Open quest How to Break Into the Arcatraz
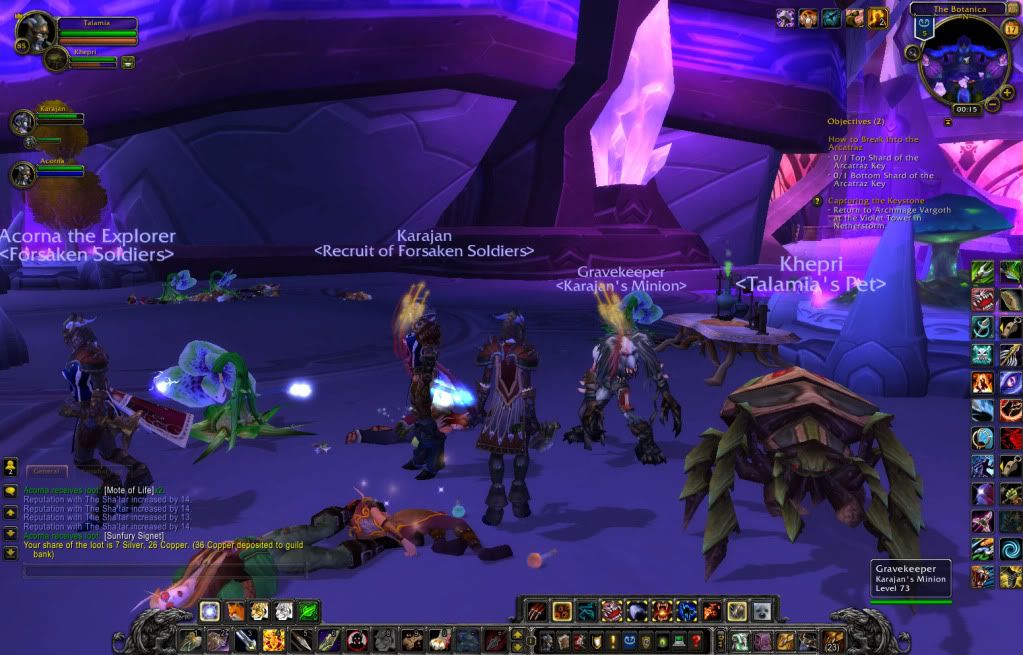1023x655 pixels. tap(873, 144)
